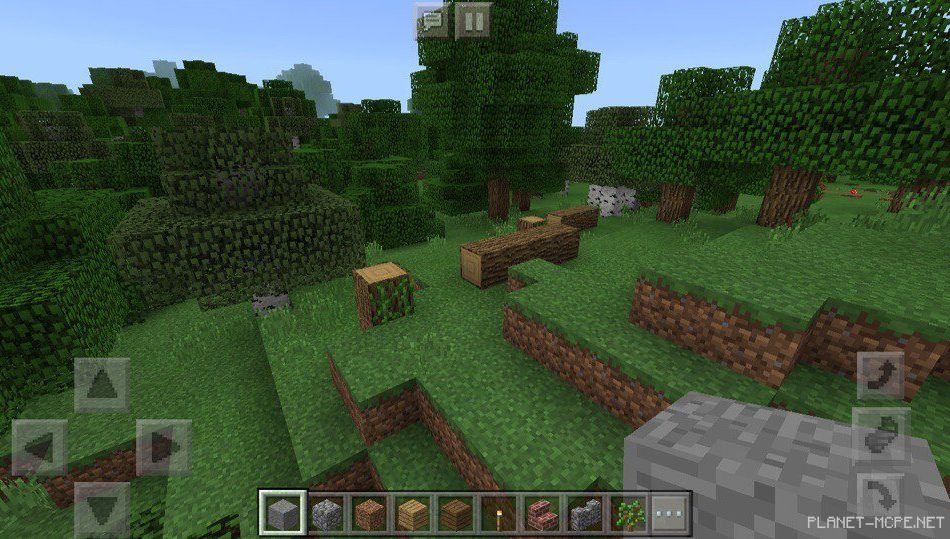
Task: Select the cobblestone block in hotbar
Action: pos(327,513)
